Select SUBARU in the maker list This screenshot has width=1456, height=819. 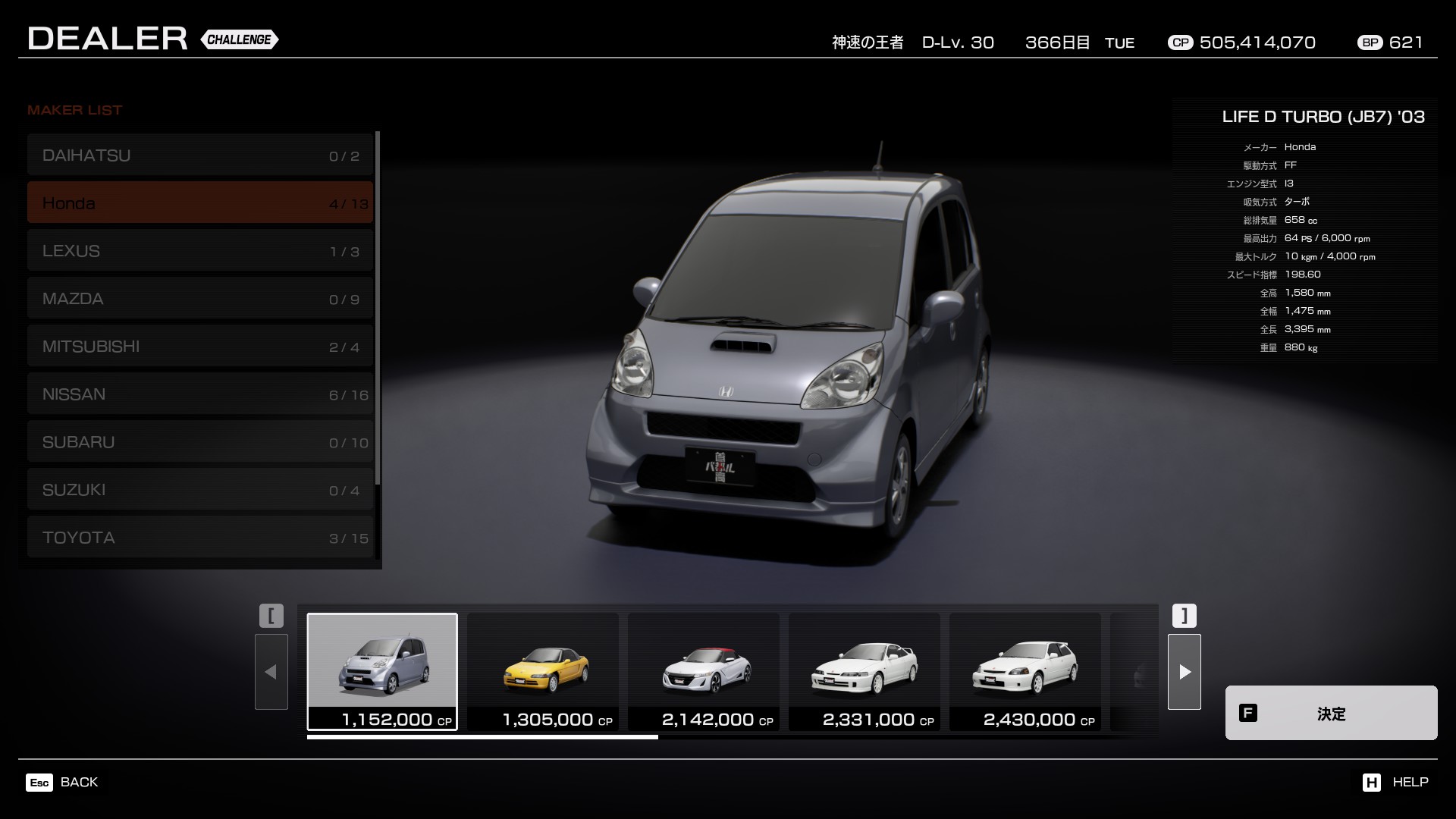[200, 442]
